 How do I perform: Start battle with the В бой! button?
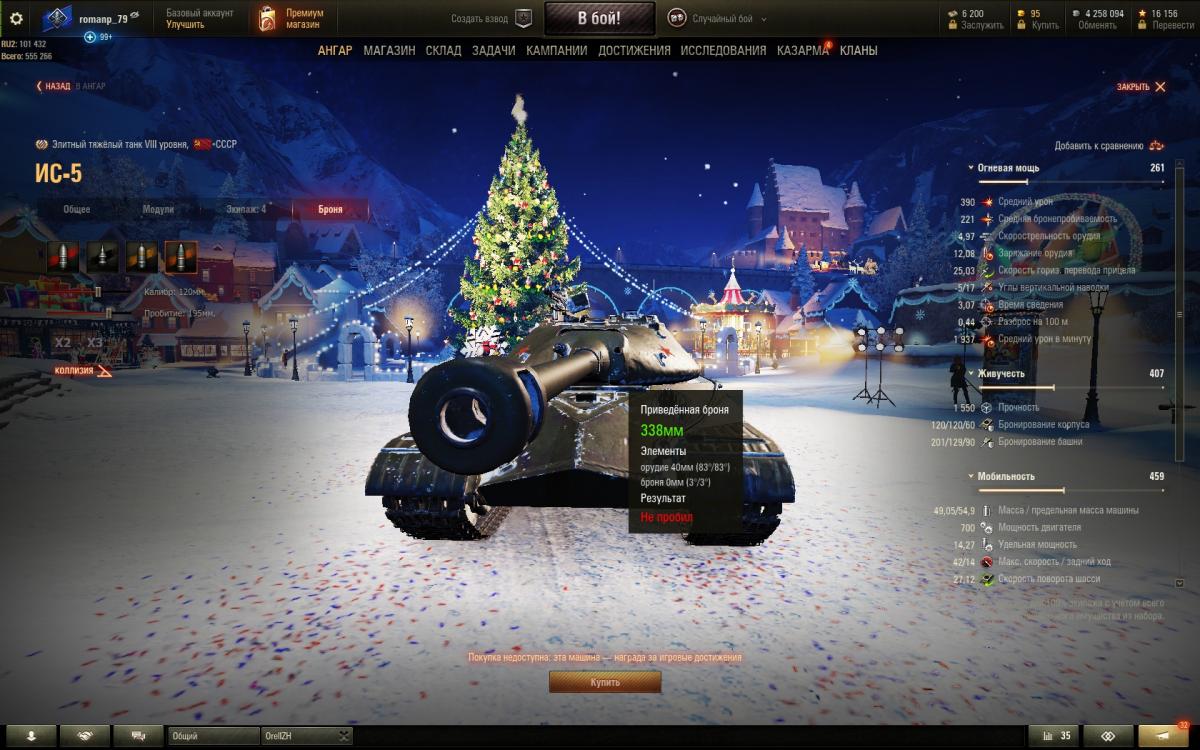coord(599,18)
